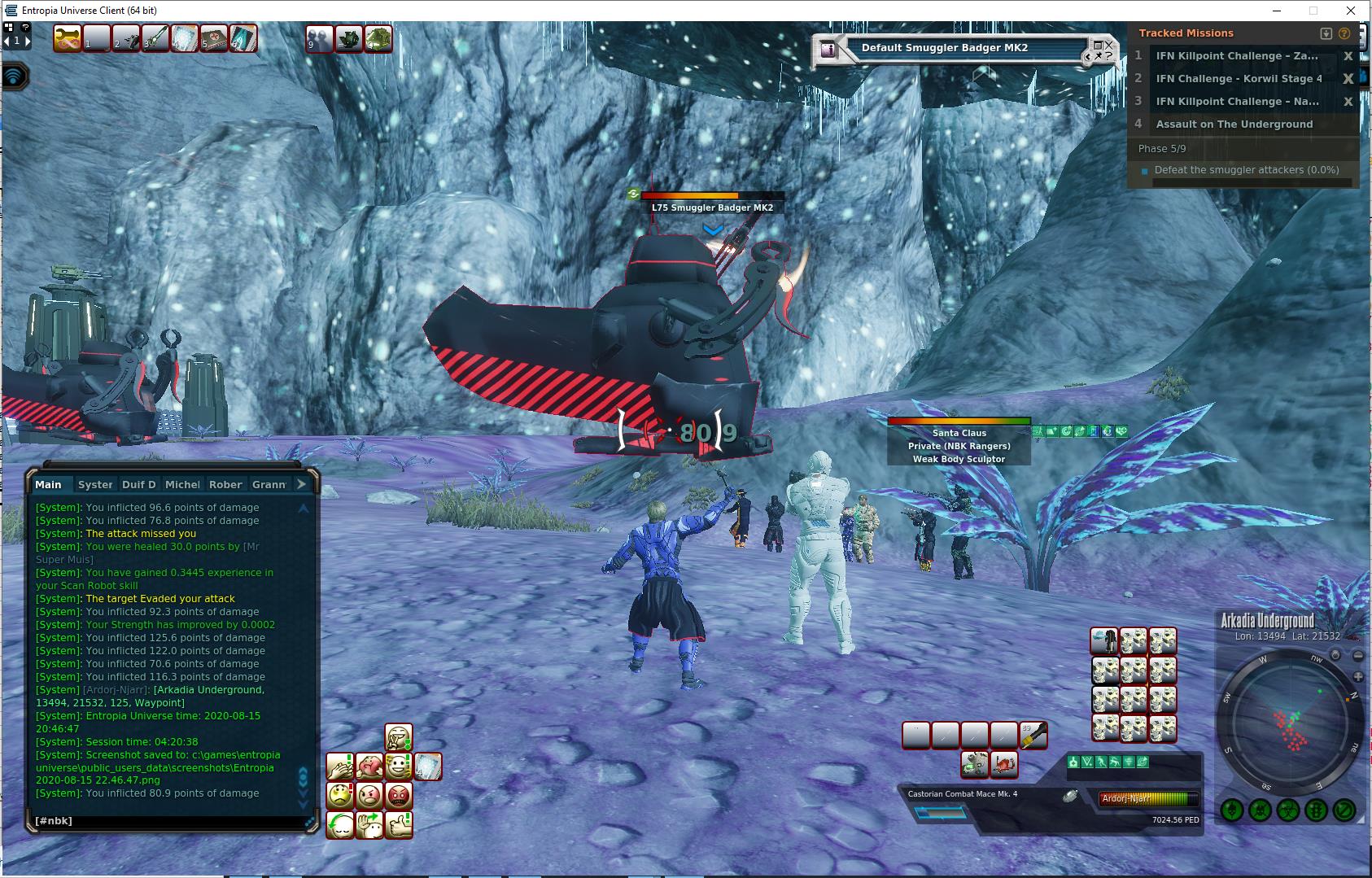Show more chat tabs with the arrow

301,484
